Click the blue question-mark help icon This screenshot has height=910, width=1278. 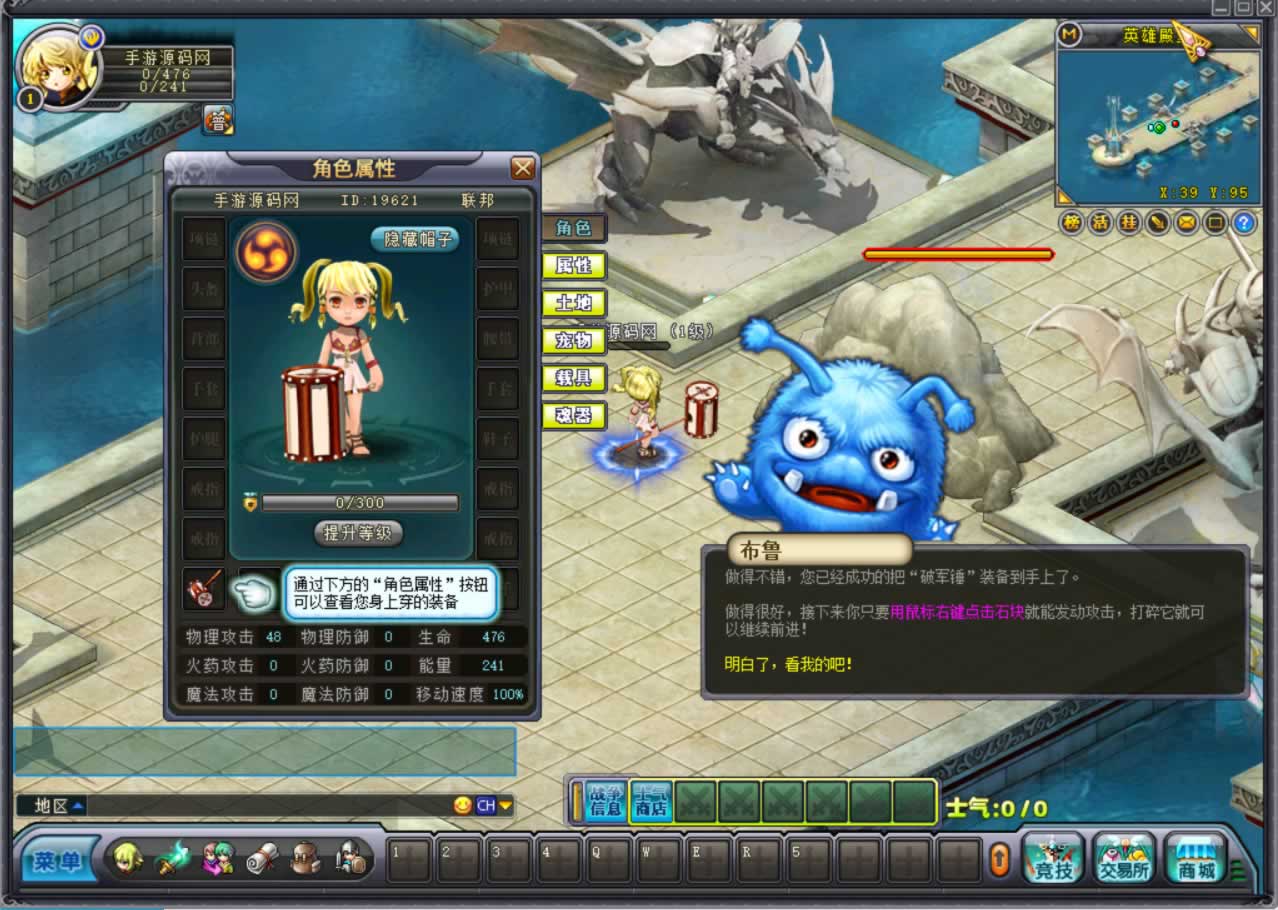[1243, 223]
